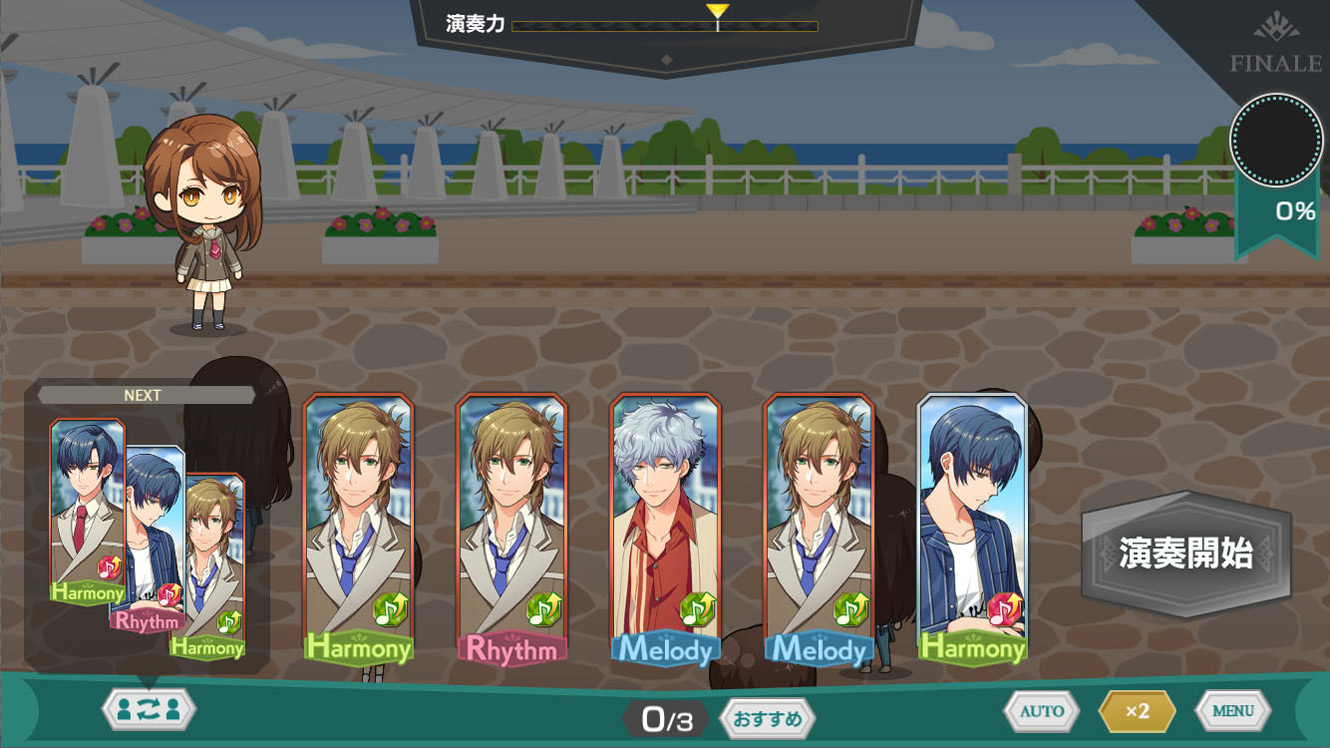Screen dimensions: 1330x748
Task: Toggle AUTO play mode
Action: click(1041, 711)
